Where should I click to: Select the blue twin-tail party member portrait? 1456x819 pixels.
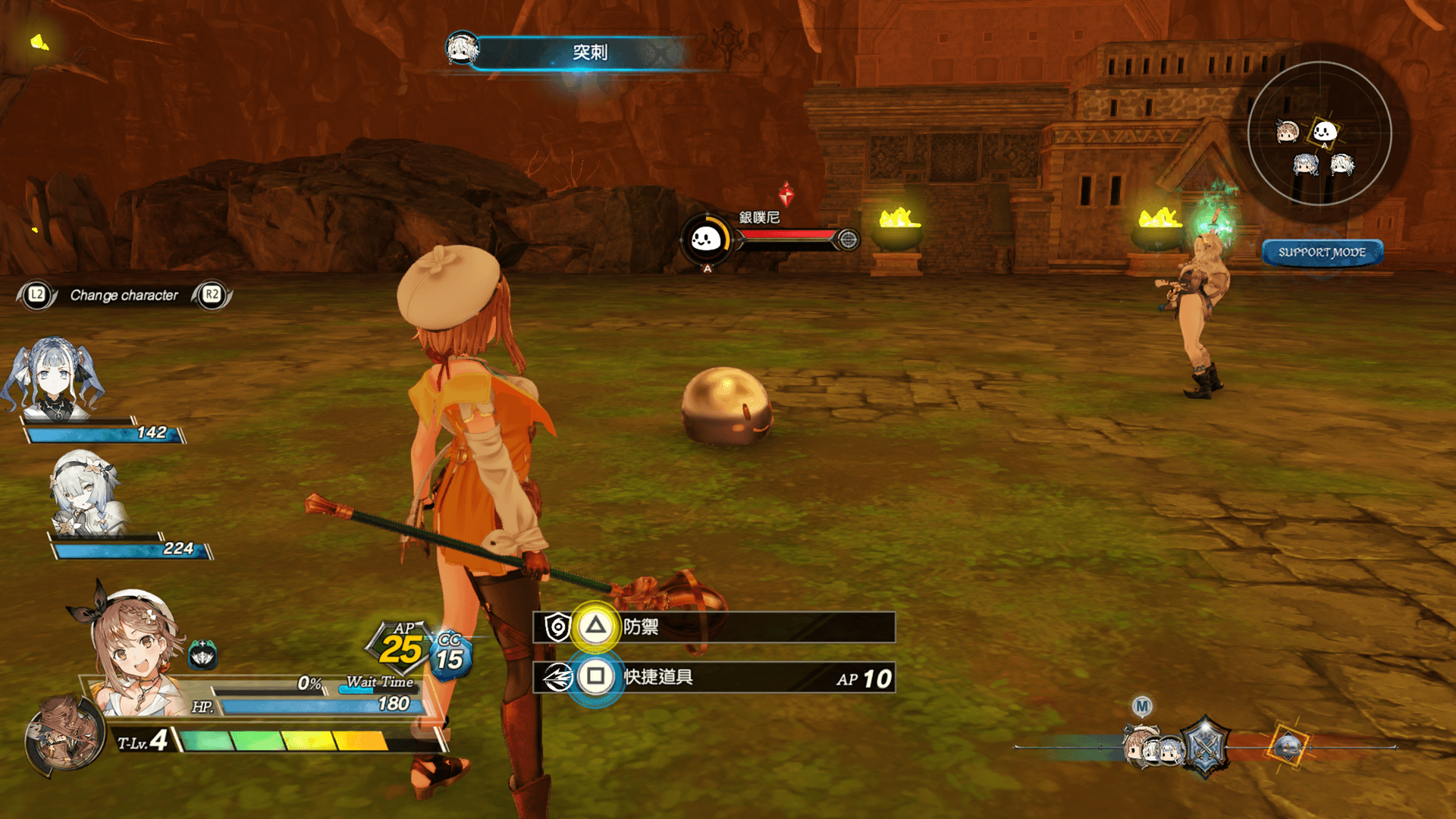coord(54,379)
